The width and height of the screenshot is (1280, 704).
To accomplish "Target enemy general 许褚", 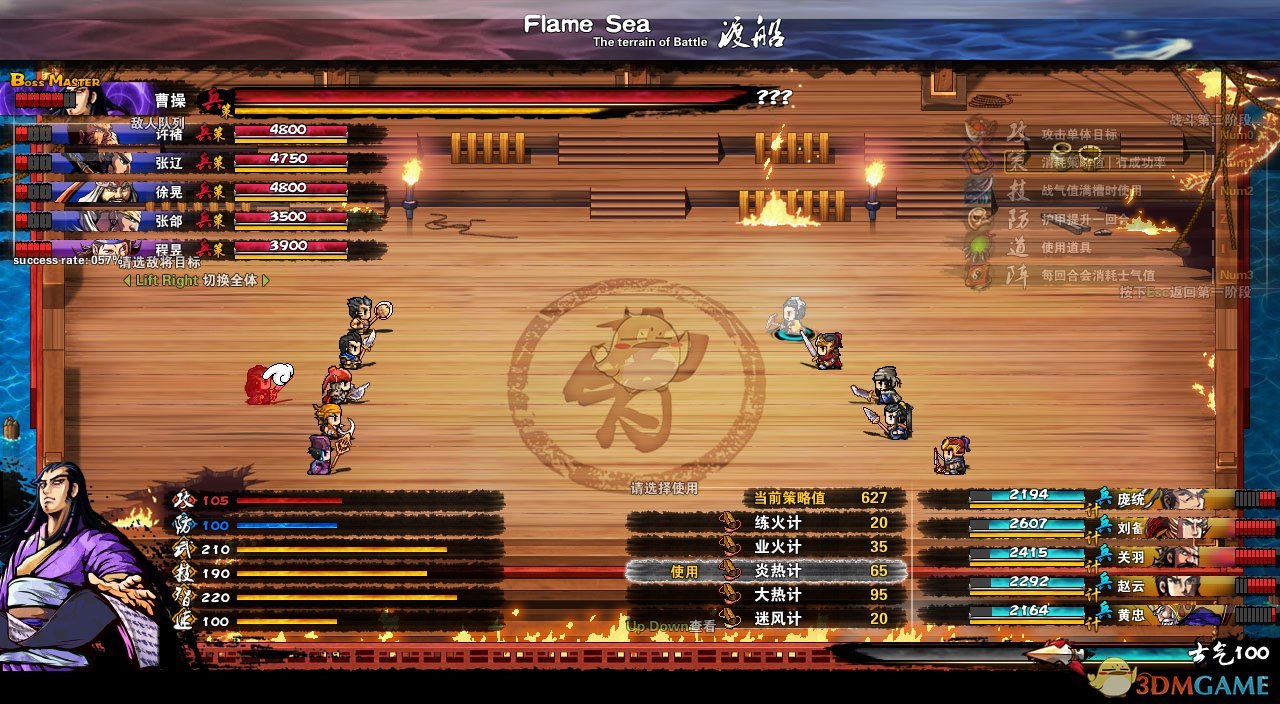I will point(170,133).
